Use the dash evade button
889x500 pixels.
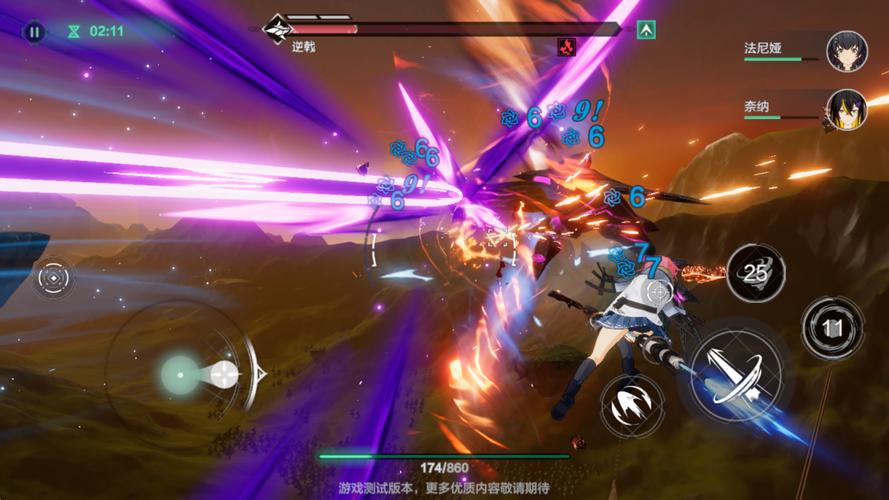pyautogui.click(x=633, y=403)
